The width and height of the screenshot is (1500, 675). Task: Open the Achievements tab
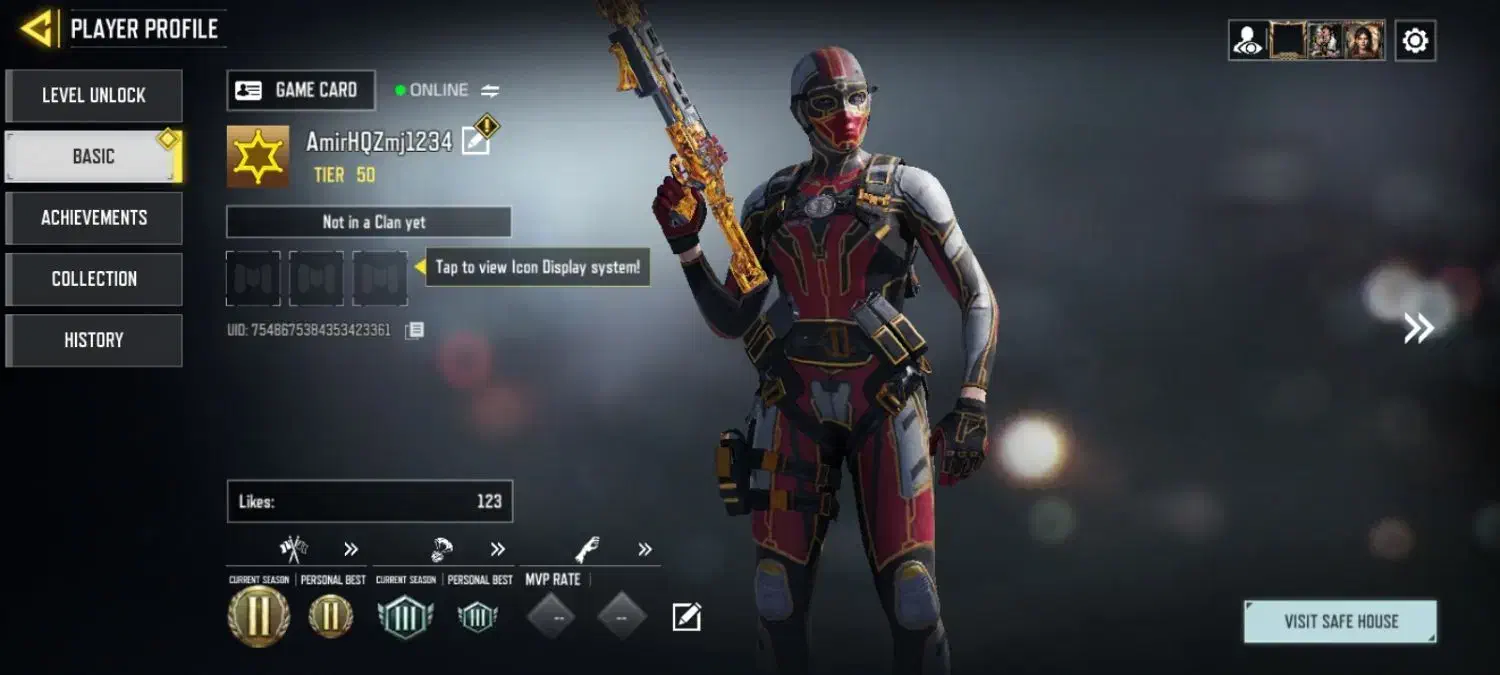[x=94, y=218]
